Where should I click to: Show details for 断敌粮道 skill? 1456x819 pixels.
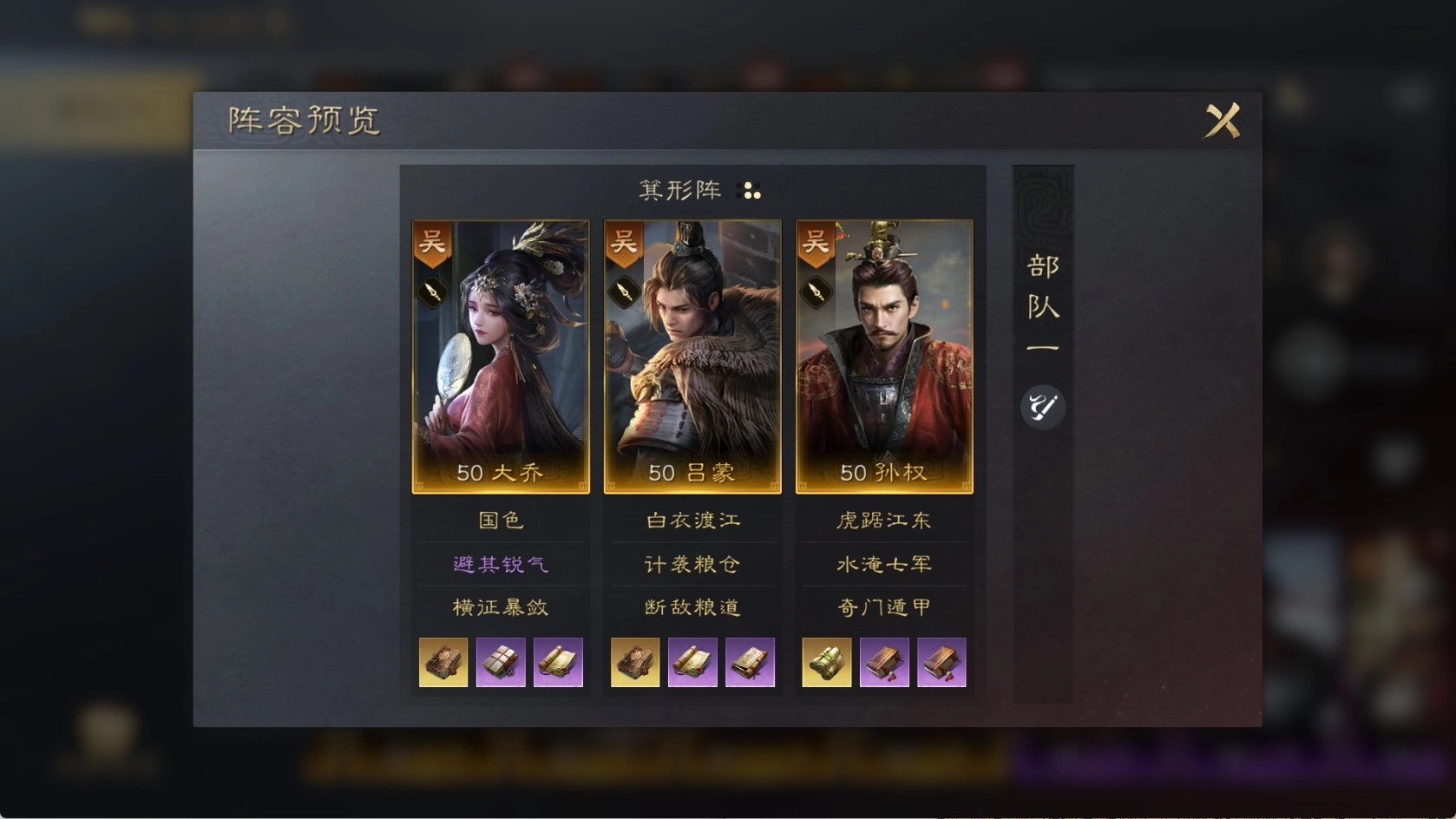point(692,607)
